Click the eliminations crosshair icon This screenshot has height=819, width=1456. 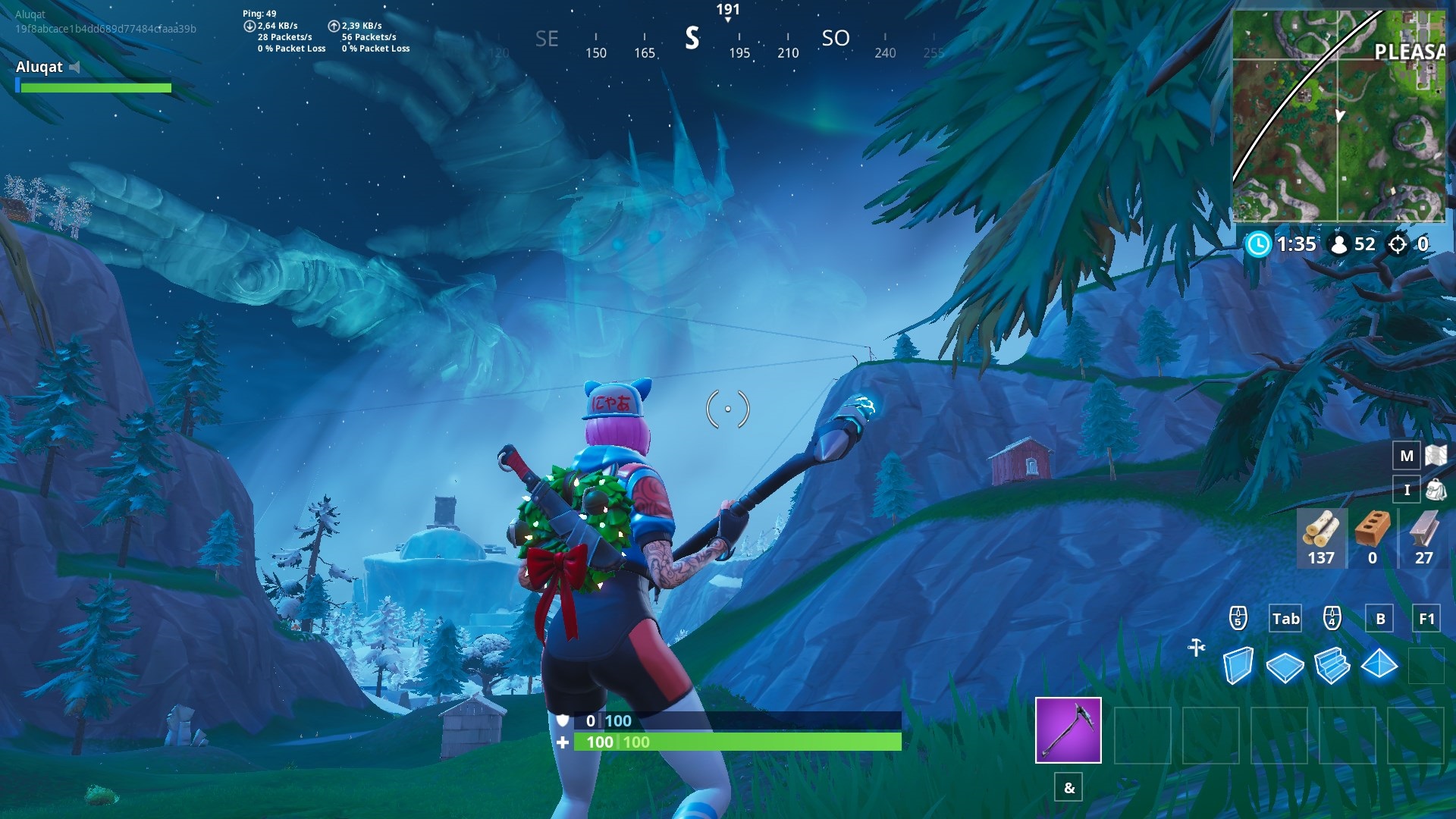[1398, 244]
